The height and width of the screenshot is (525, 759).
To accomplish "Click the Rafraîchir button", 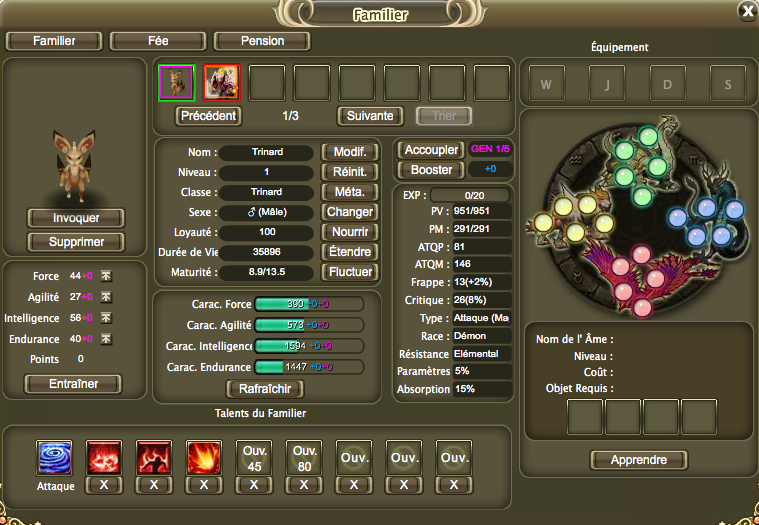I will click(x=265, y=389).
